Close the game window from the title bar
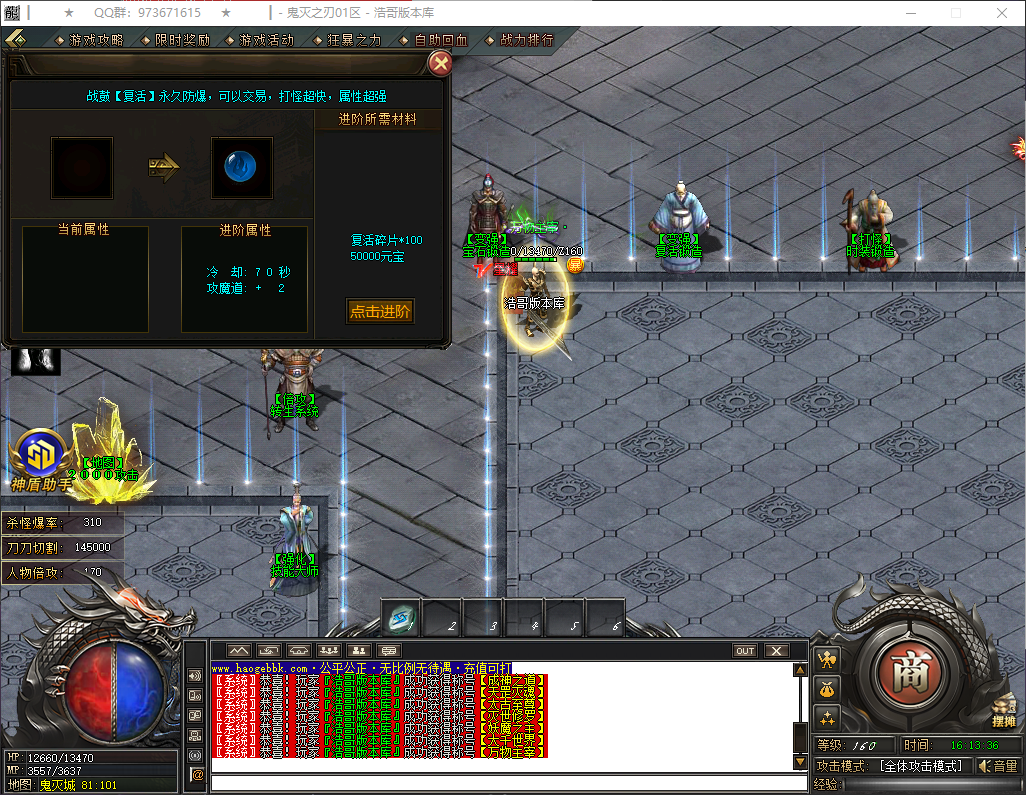This screenshot has width=1026, height=795. click(x=1002, y=13)
